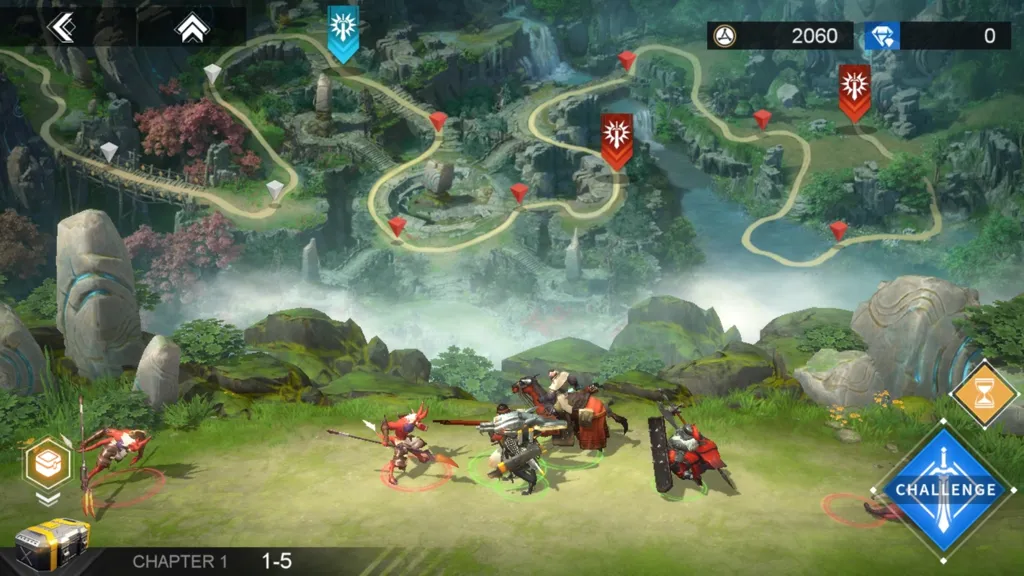Open the hexagon stacked-layers icon

48,463
